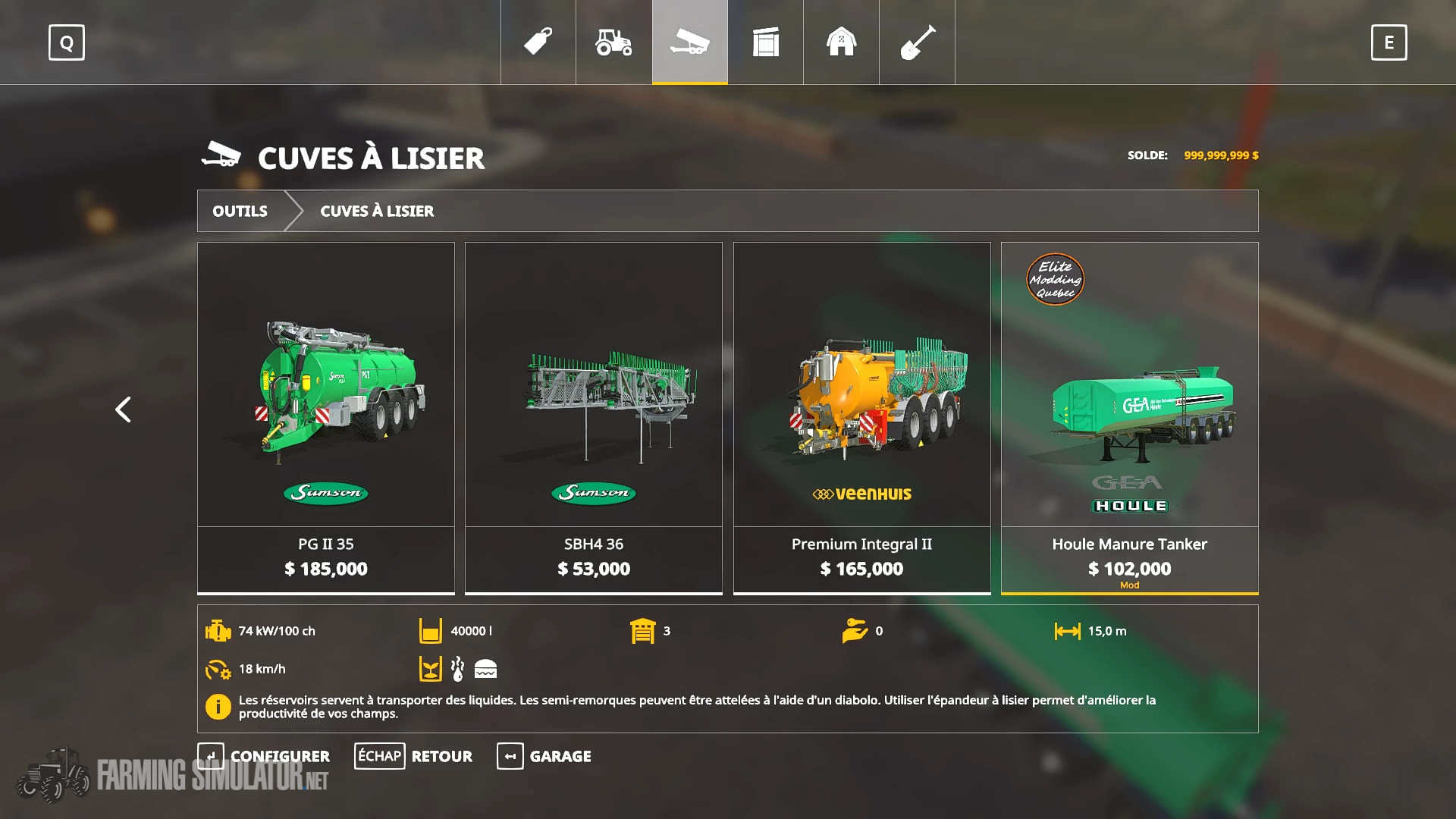Screen dimensions: 1456x819
Task: Select the CUVES À LISIER breadcrumb tab
Action: click(376, 211)
